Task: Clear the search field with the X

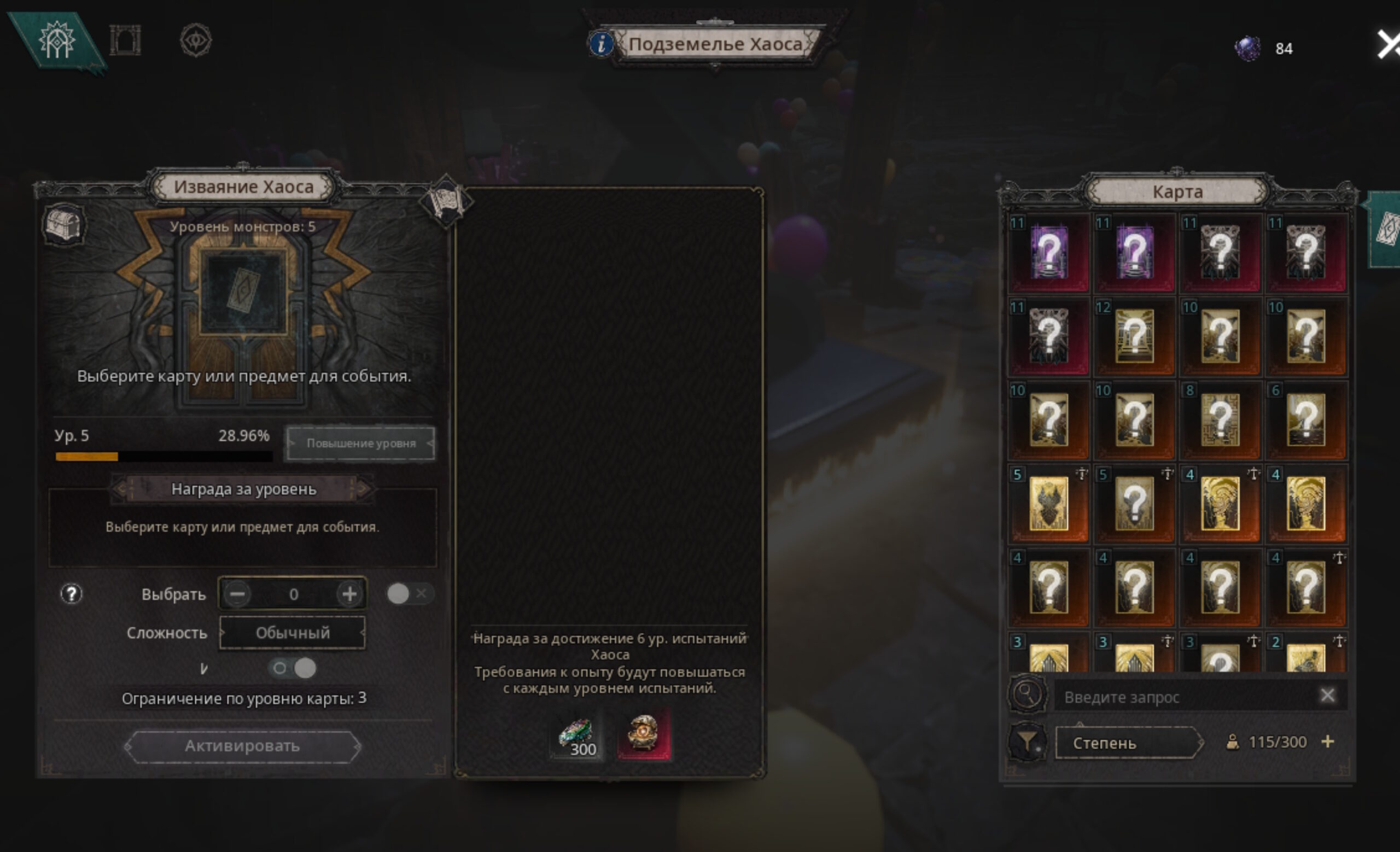Action: (1327, 695)
